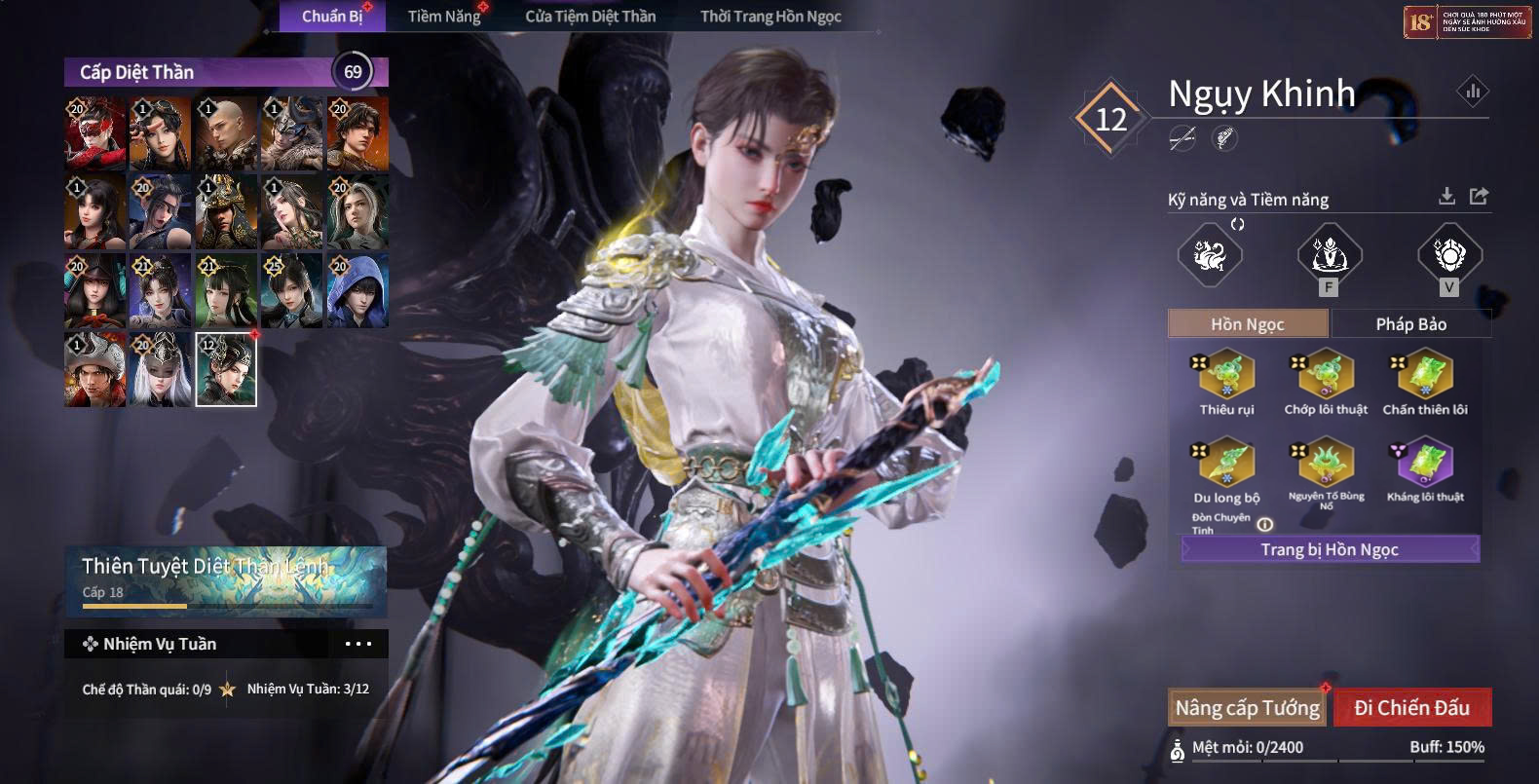Select the Thiêu rụi soul jade
1539x784 pixels.
[1227, 377]
